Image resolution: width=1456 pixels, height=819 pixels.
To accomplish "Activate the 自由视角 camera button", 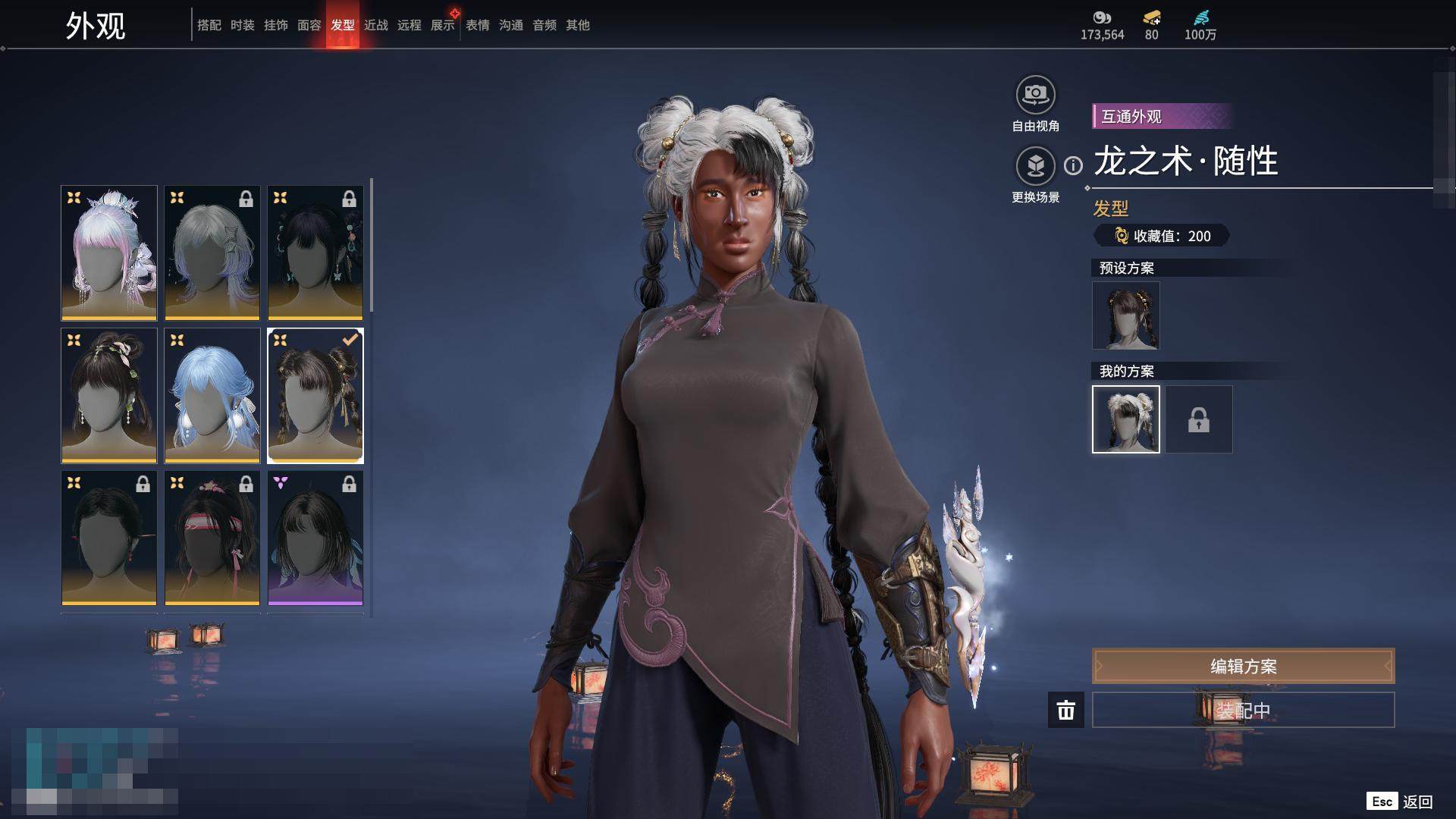I will pos(1035,96).
